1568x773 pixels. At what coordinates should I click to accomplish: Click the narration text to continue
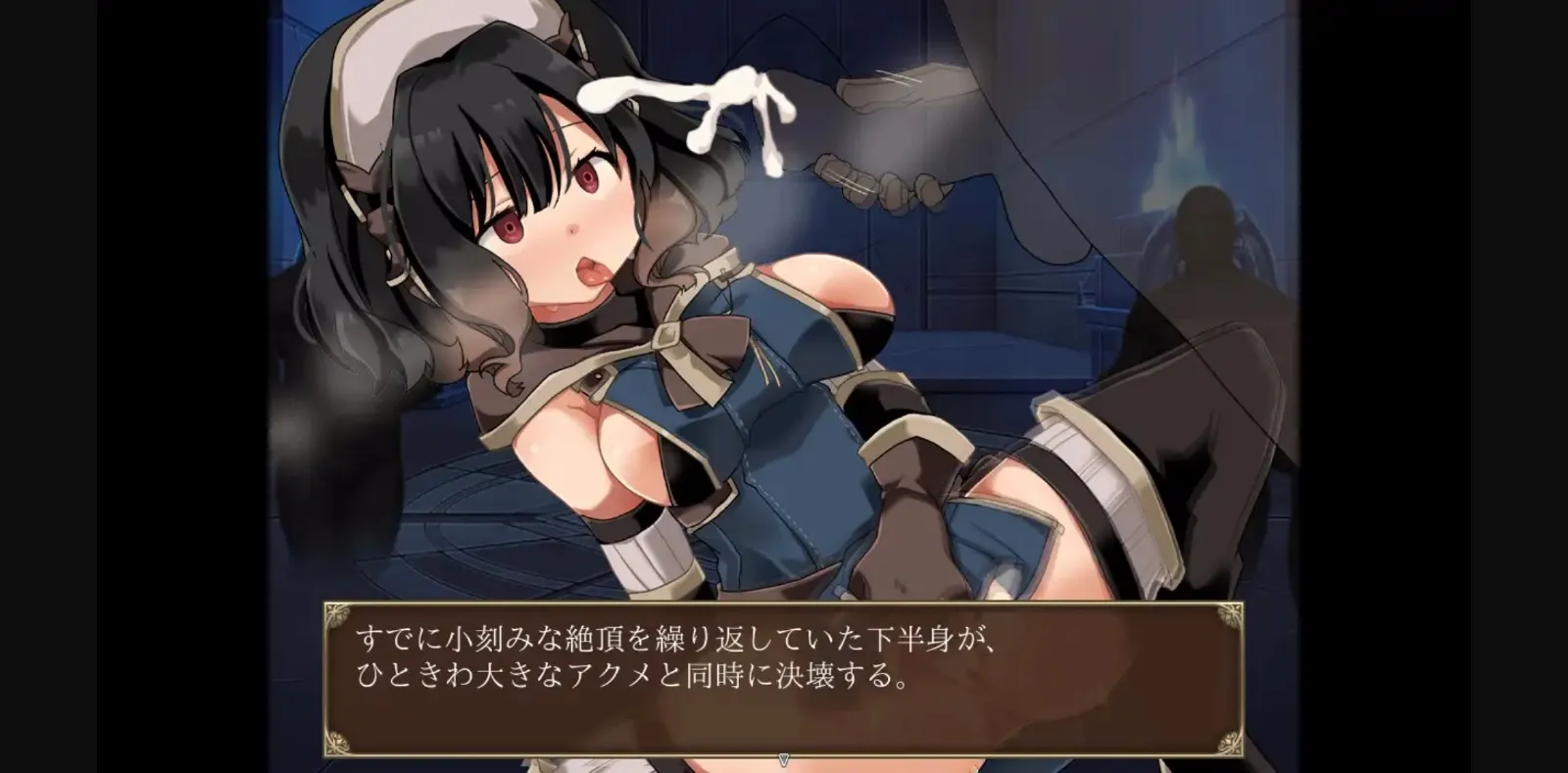[686, 656]
